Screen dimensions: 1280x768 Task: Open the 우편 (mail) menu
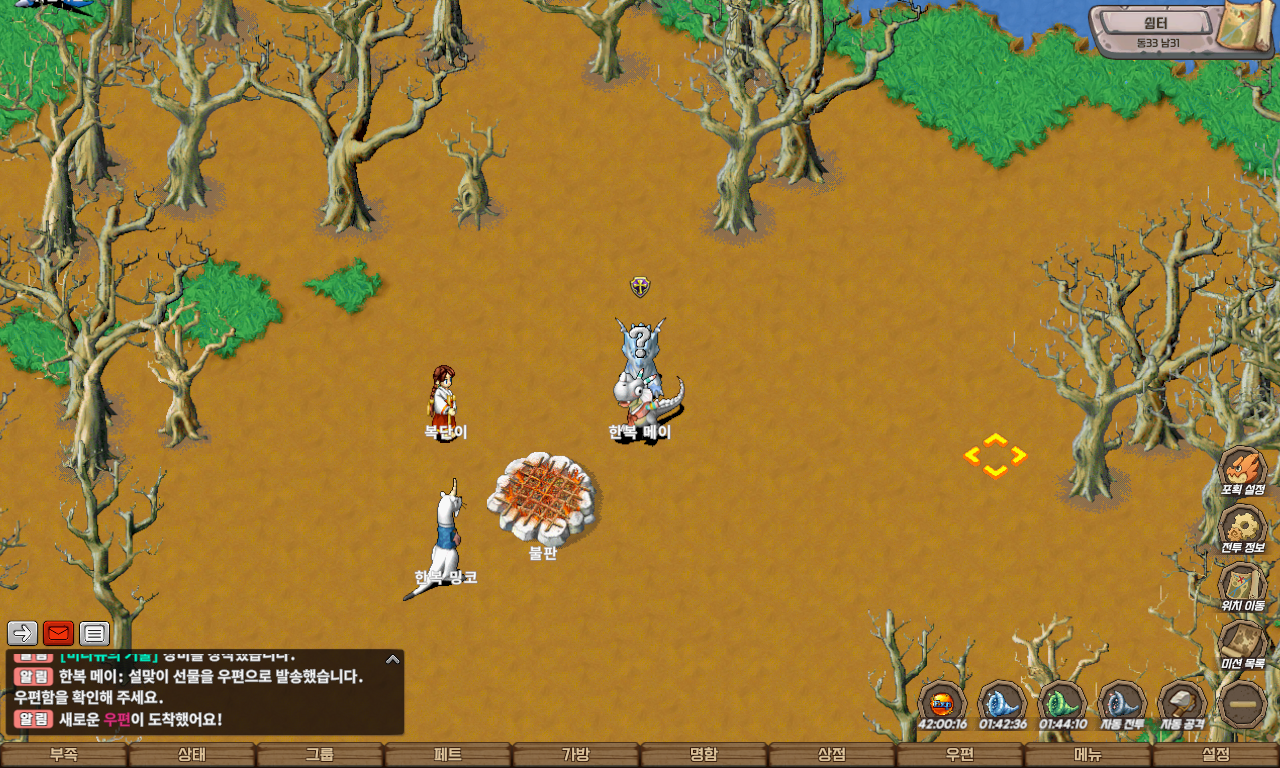point(960,755)
